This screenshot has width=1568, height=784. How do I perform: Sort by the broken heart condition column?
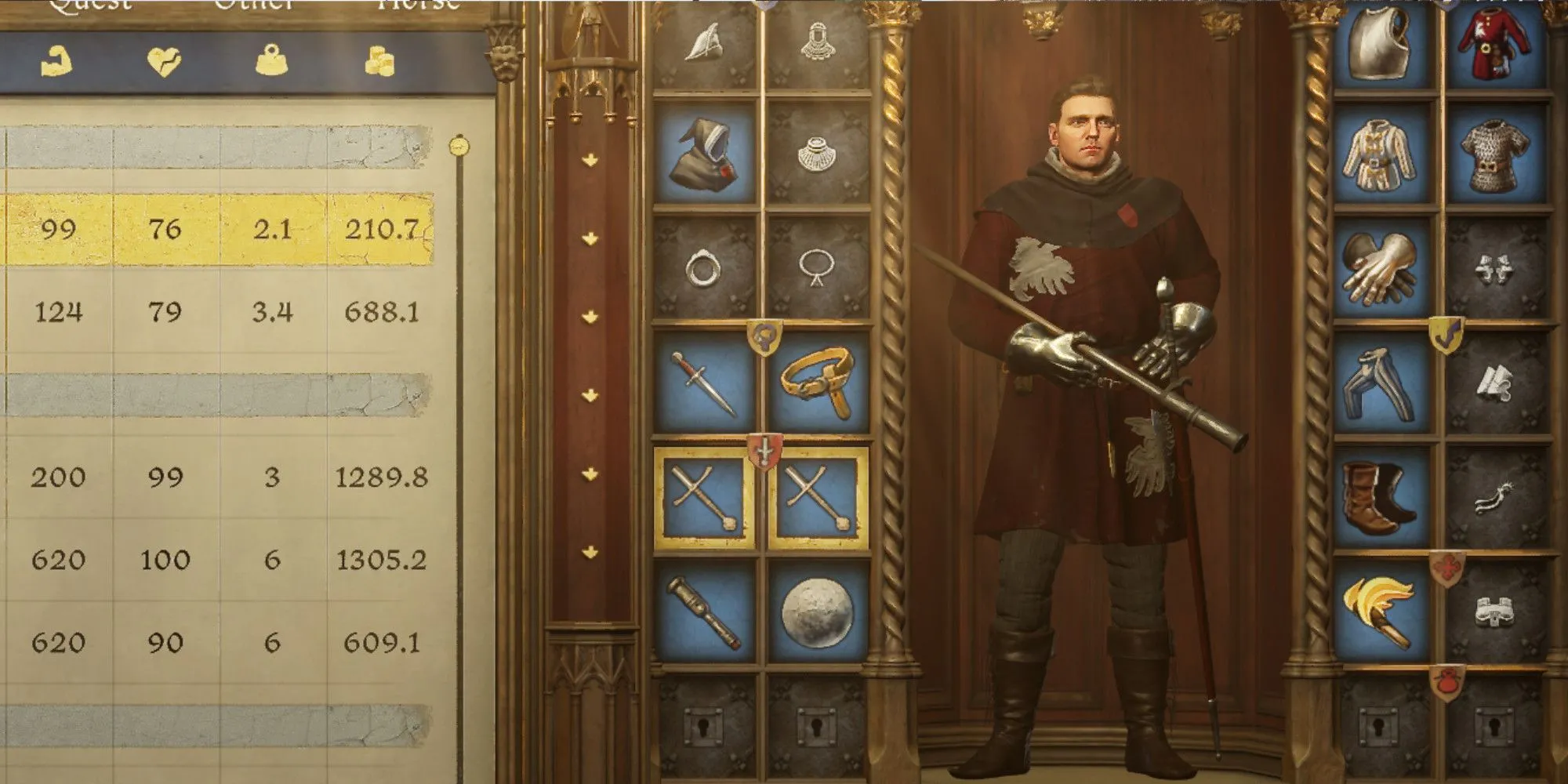[164, 61]
